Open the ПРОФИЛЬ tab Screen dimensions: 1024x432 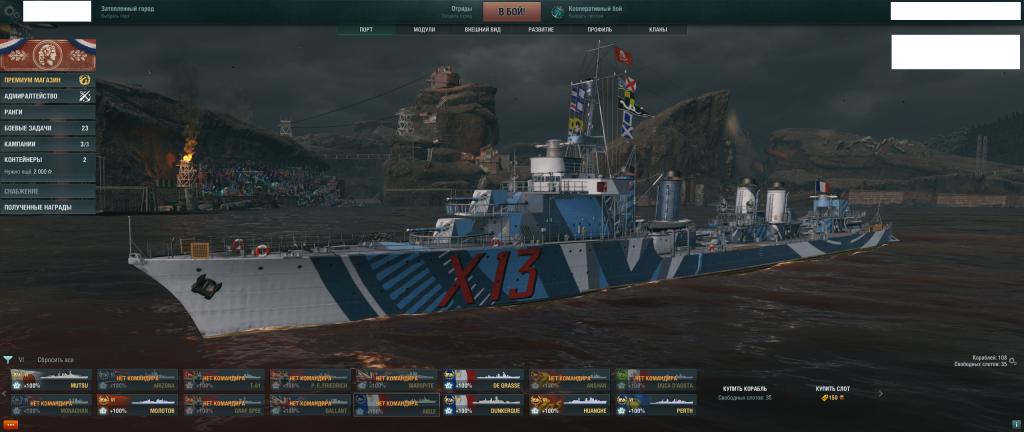(x=600, y=30)
